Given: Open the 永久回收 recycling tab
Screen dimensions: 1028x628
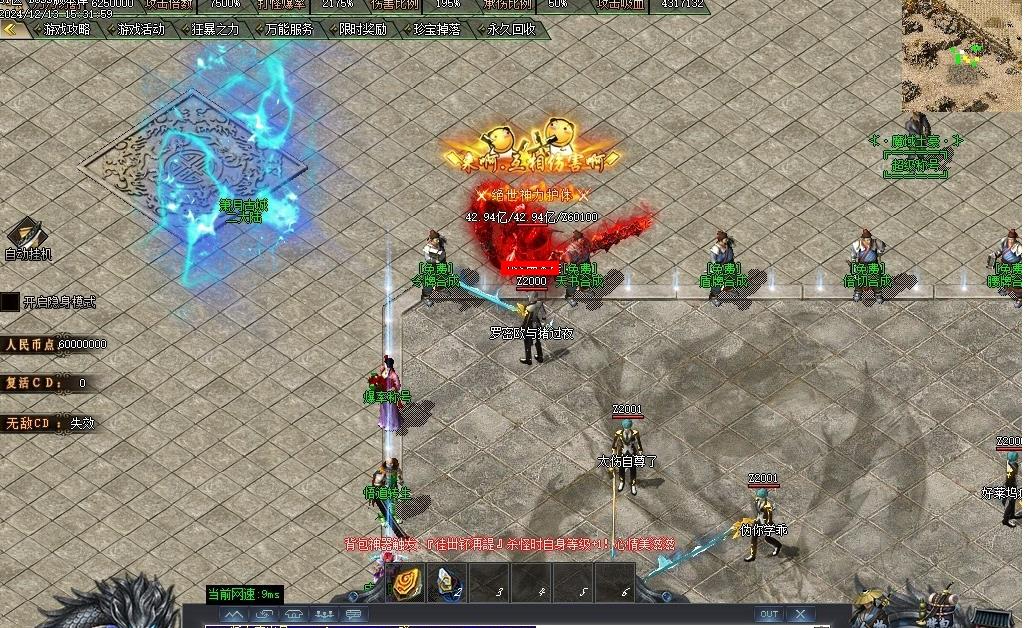Looking at the screenshot, I should pyautogui.click(x=512, y=30).
